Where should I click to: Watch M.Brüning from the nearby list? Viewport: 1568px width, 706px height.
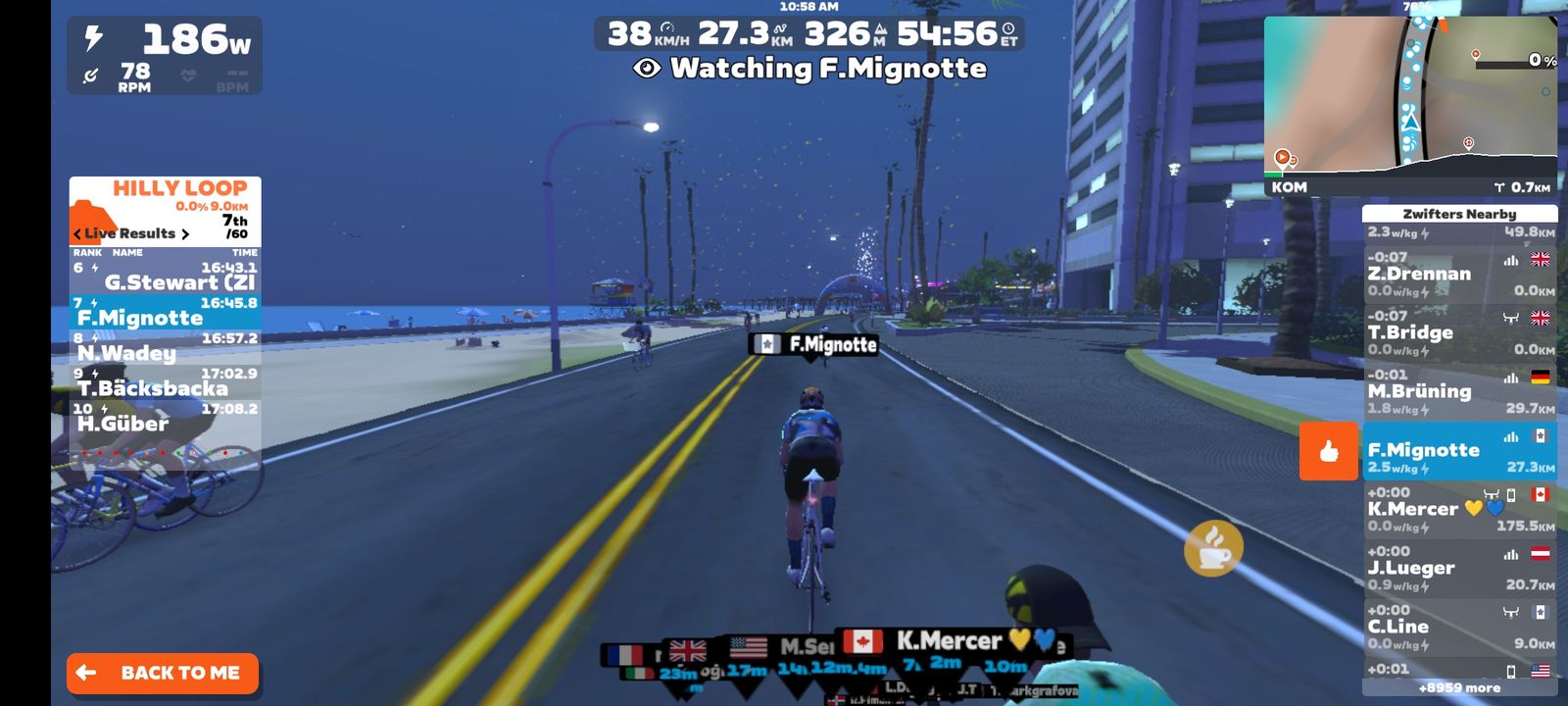click(1458, 392)
